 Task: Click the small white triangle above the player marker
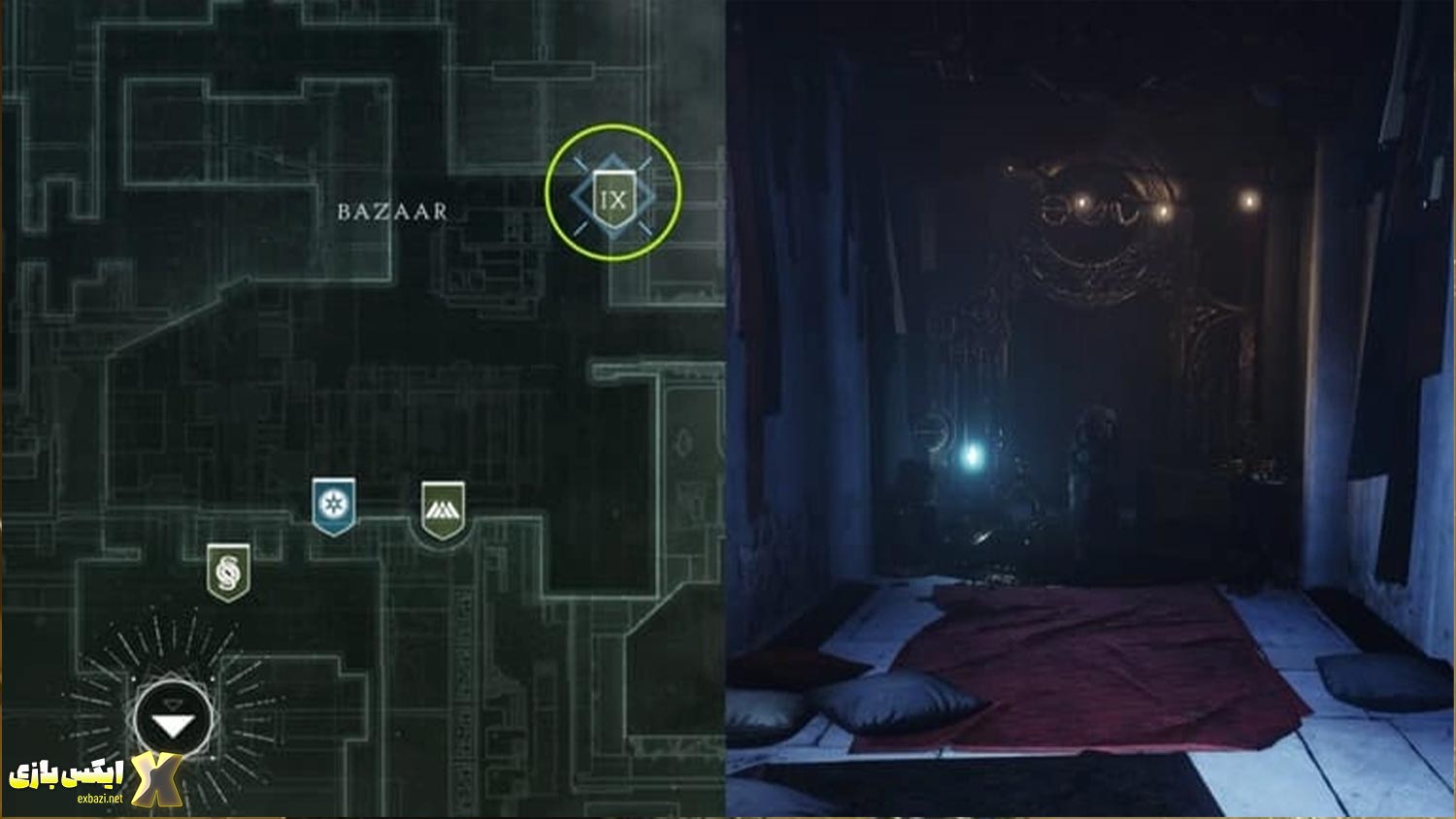point(175,704)
